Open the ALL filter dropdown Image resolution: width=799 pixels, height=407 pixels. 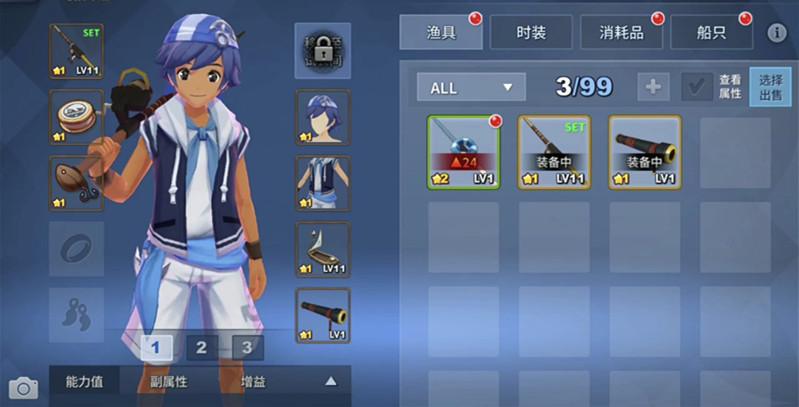tap(471, 87)
